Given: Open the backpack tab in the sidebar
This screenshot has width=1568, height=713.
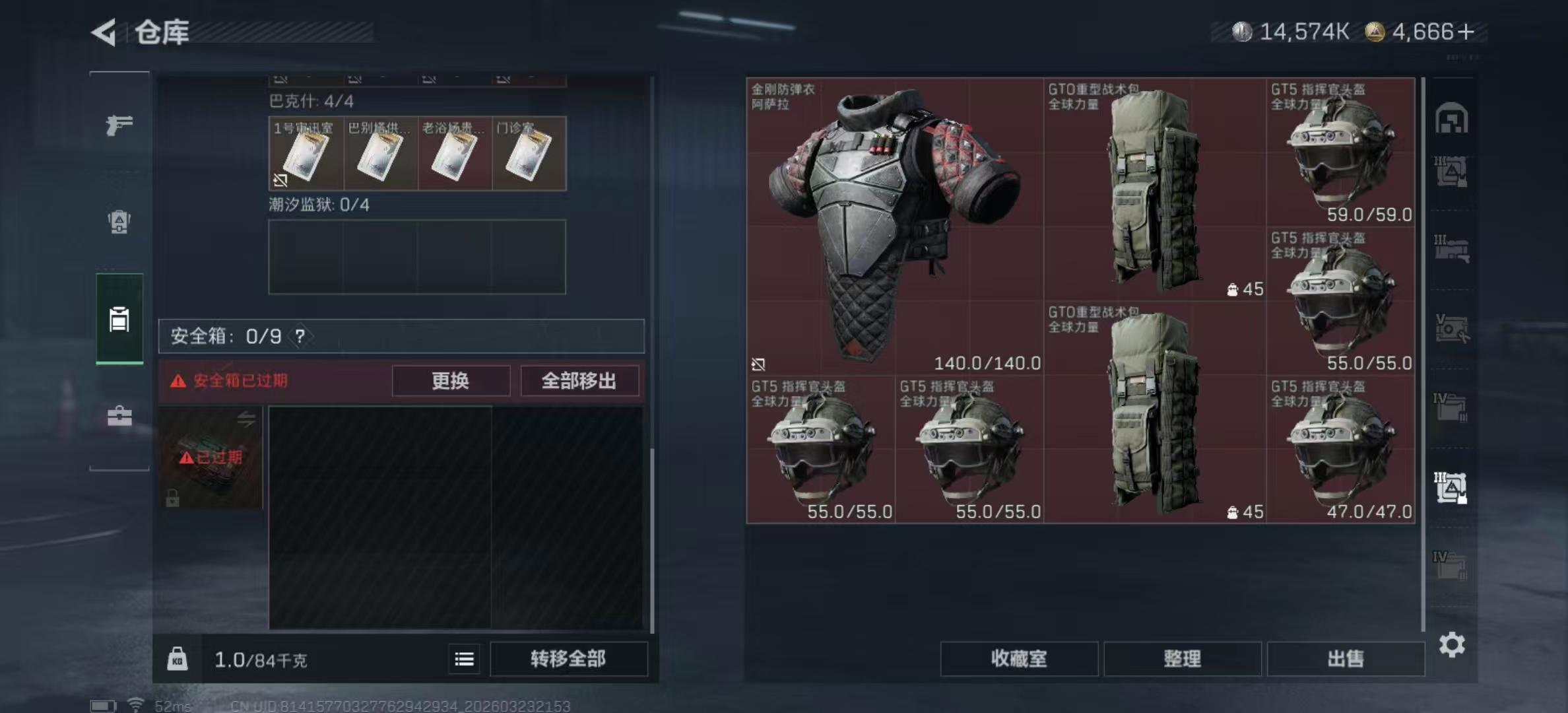Looking at the screenshot, I should tap(119, 222).
